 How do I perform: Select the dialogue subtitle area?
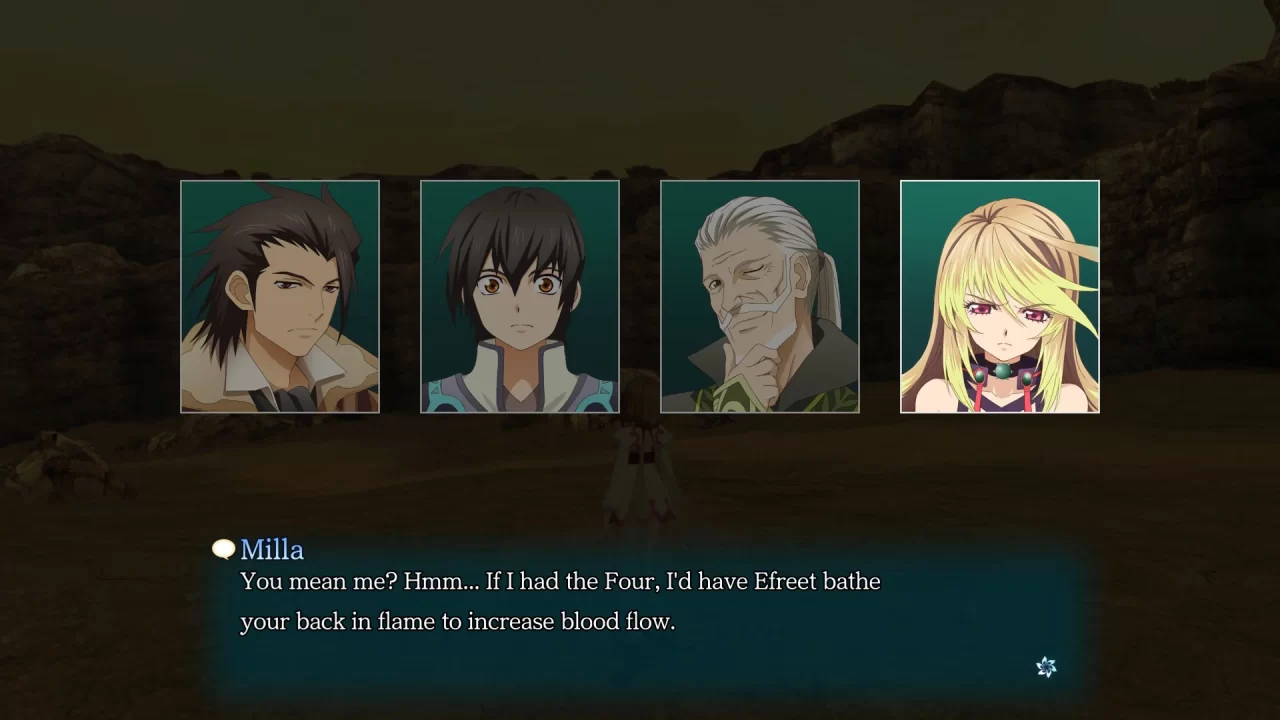click(560, 600)
